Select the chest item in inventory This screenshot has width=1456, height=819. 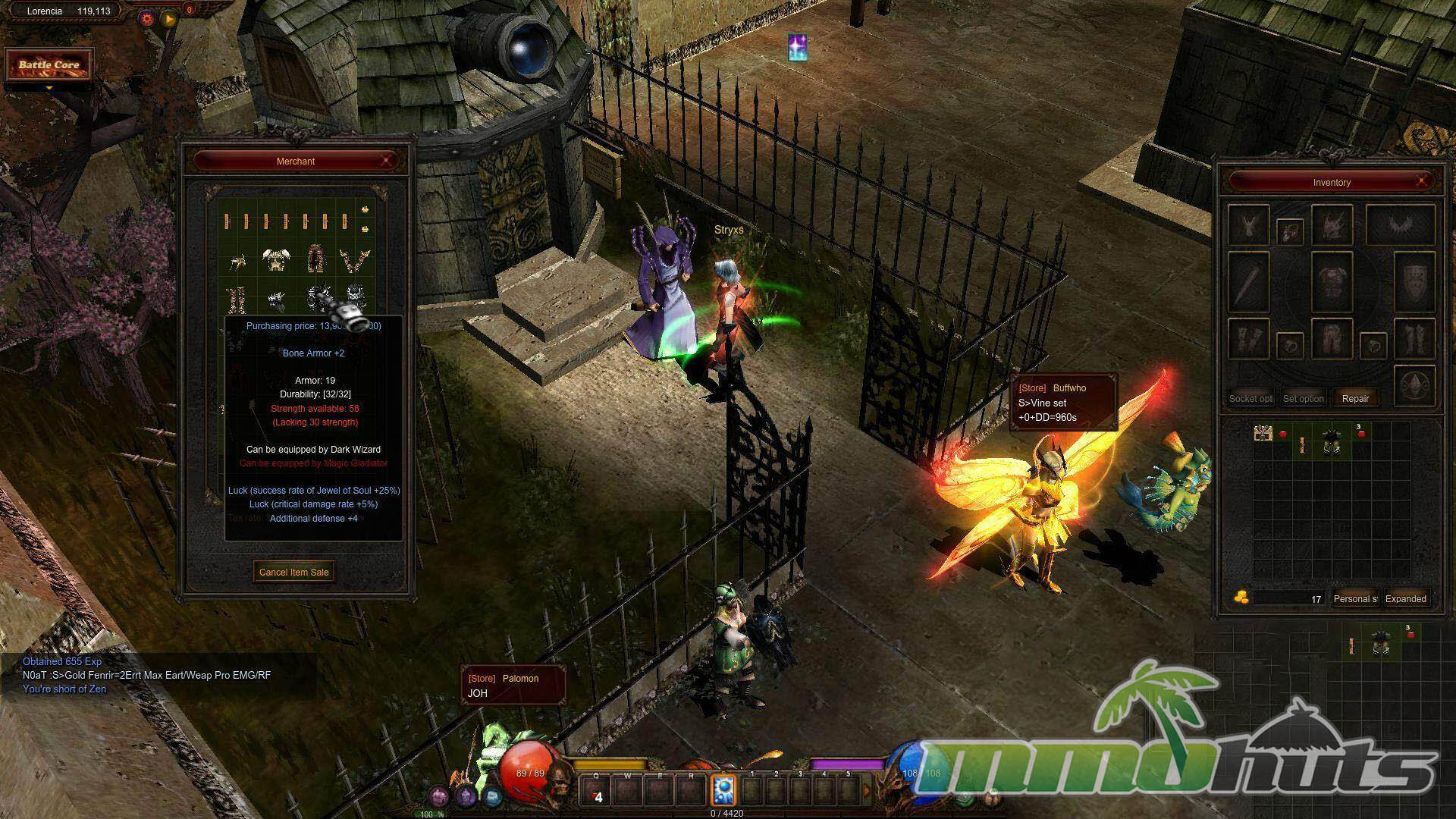1263,434
